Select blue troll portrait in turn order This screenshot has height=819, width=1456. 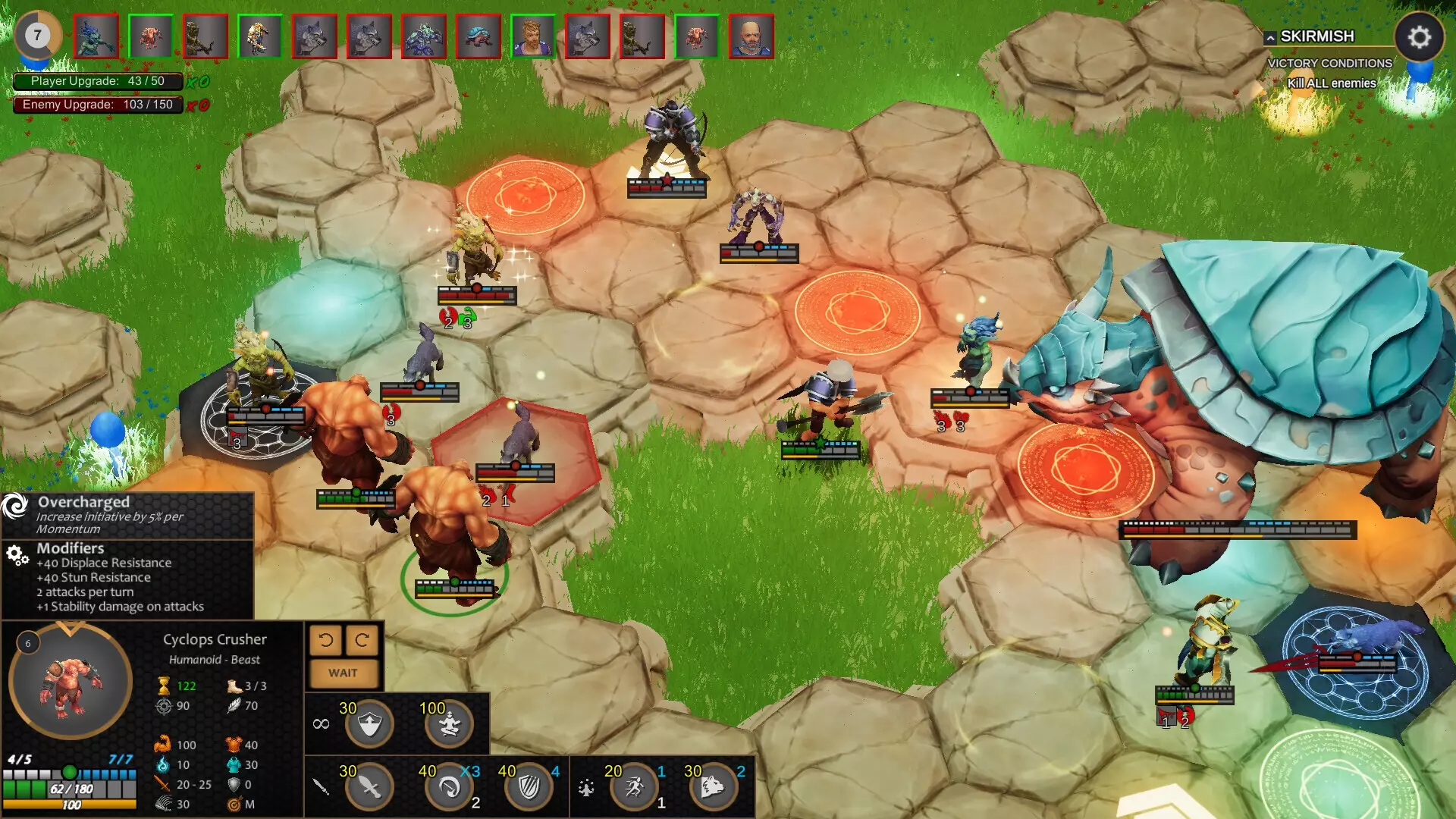coord(96,36)
